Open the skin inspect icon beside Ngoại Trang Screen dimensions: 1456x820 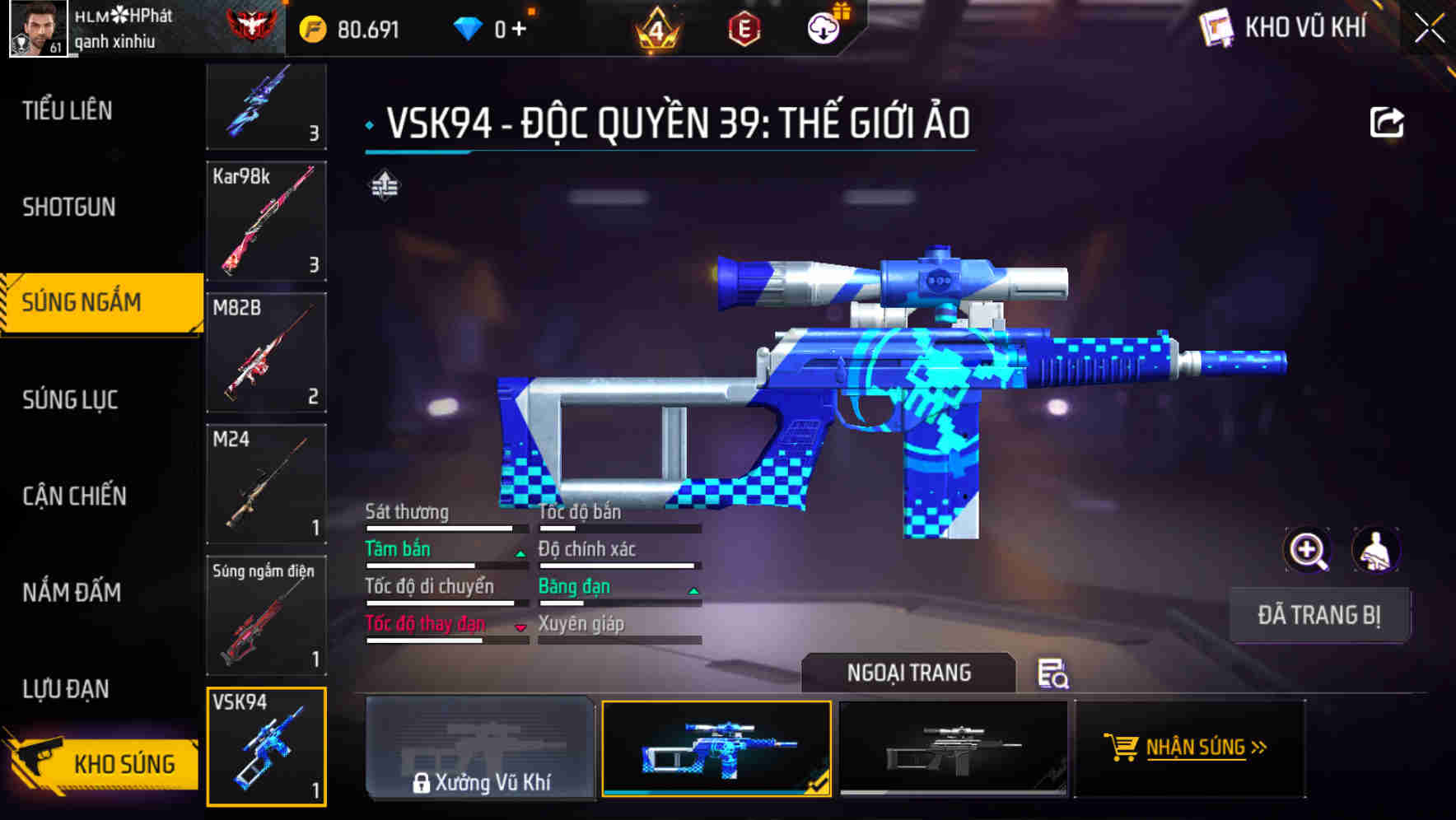1054,674
